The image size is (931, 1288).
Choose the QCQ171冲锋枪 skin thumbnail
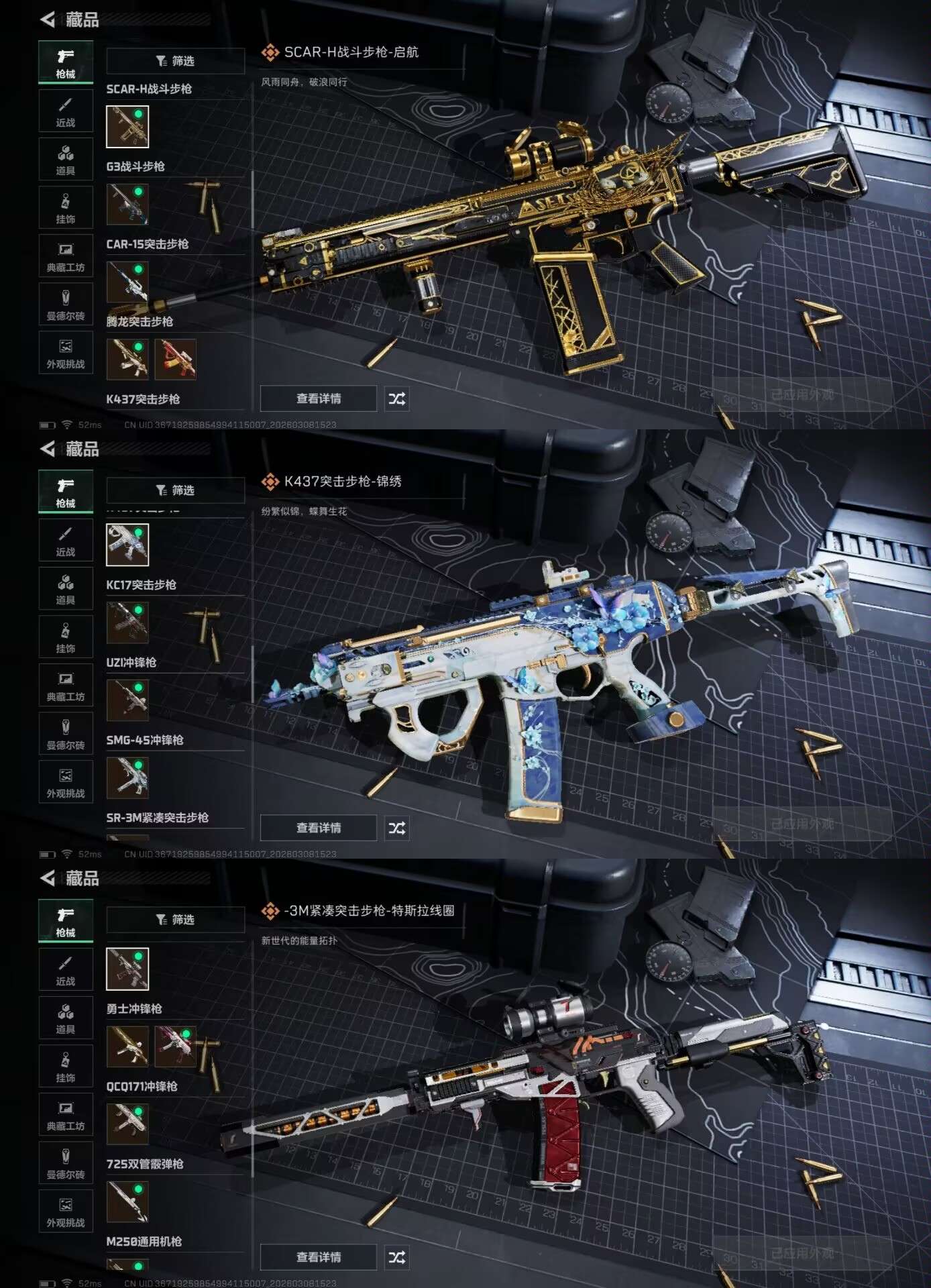127,1124
